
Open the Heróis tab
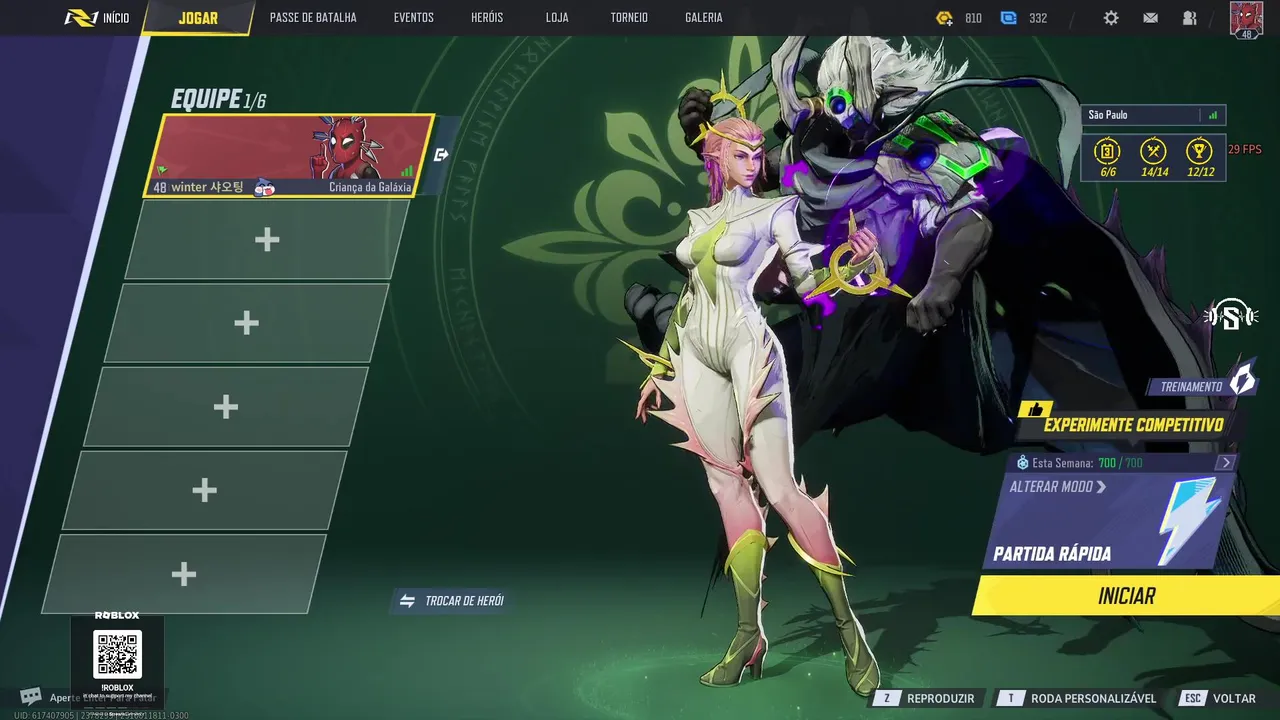click(x=487, y=18)
